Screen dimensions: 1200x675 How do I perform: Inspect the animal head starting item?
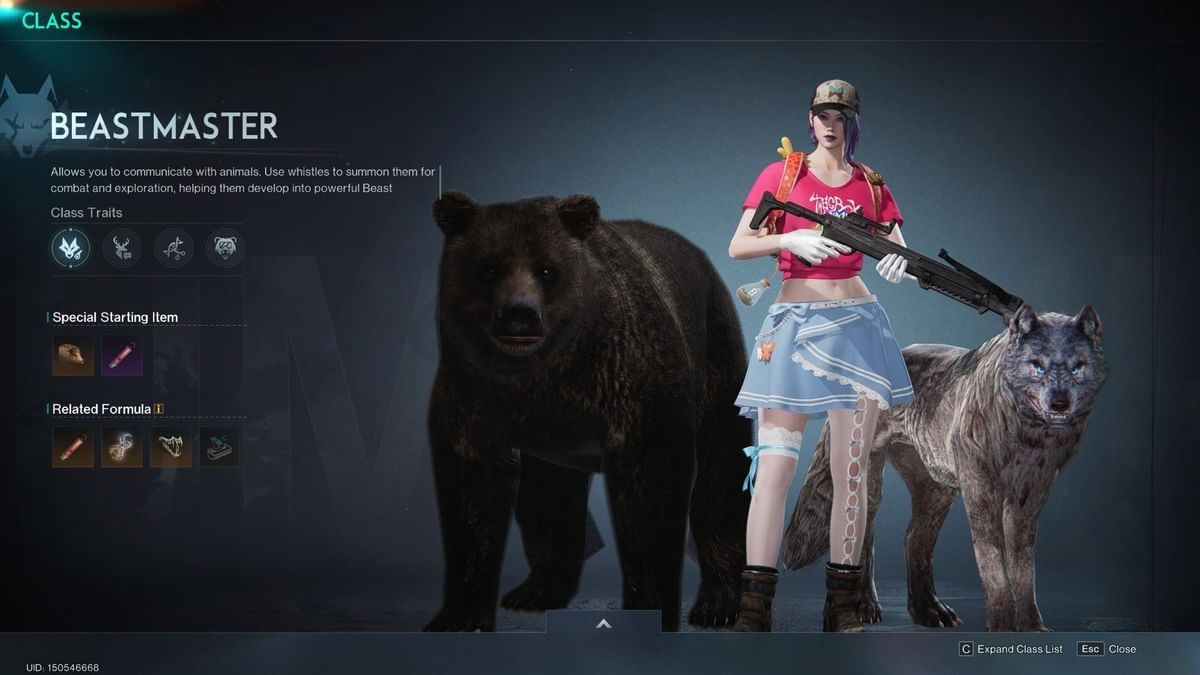73,355
